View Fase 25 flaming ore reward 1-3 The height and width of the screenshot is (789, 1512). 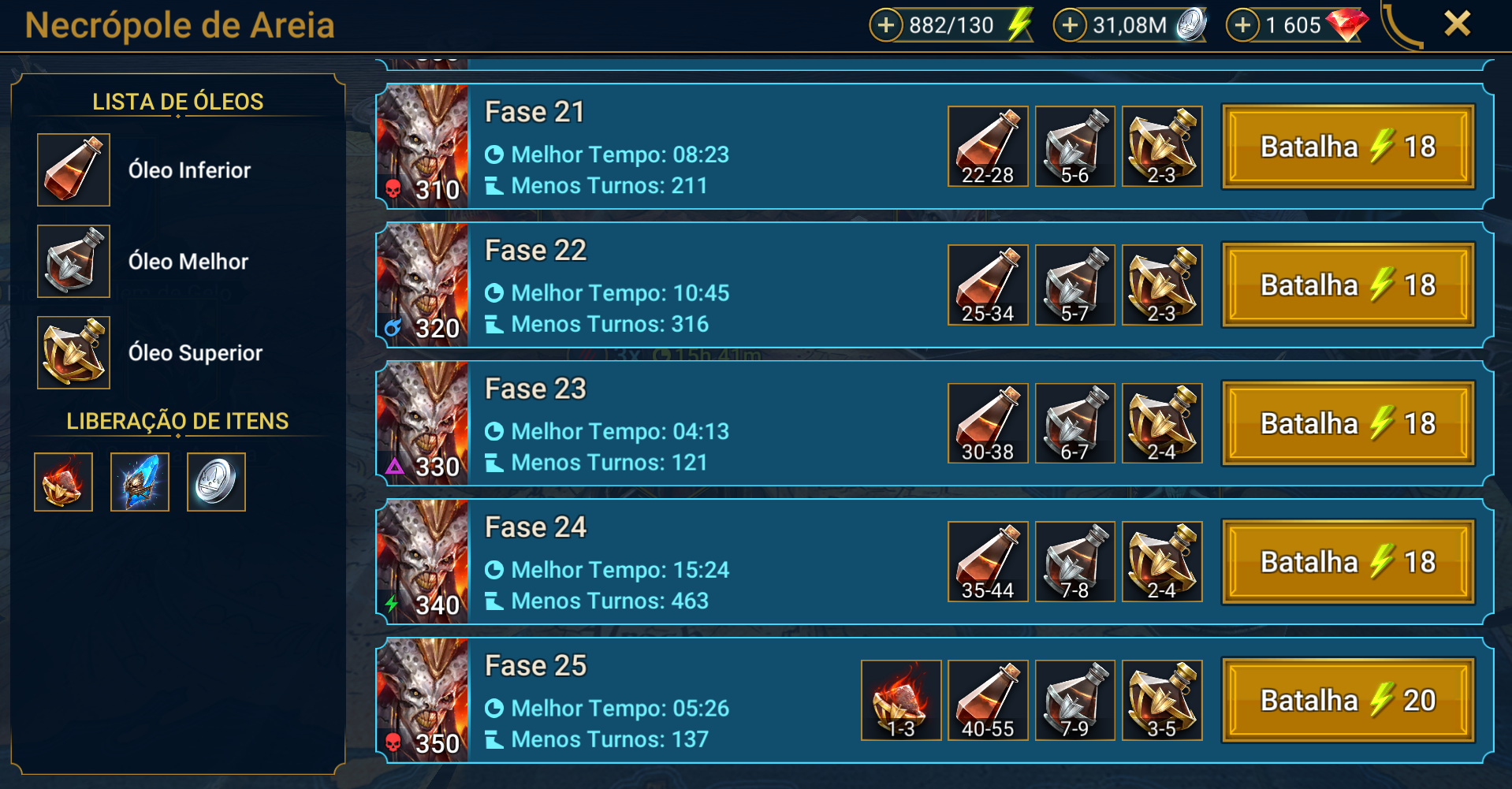pos(901,700)
